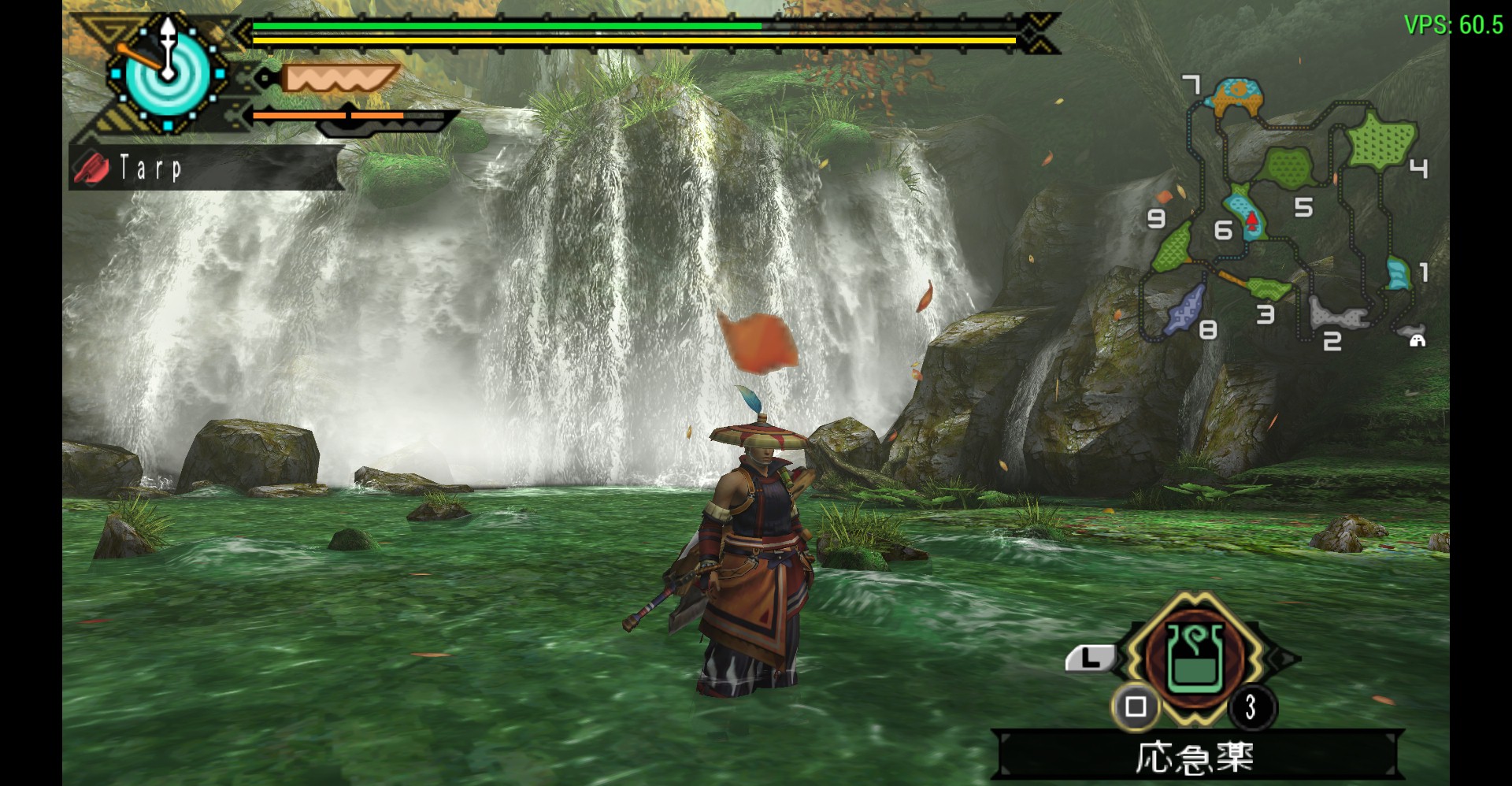Click the base camp icon on the minimap
The width and height of the screenshot is (1512, 786).
[x=1417, y=339]
